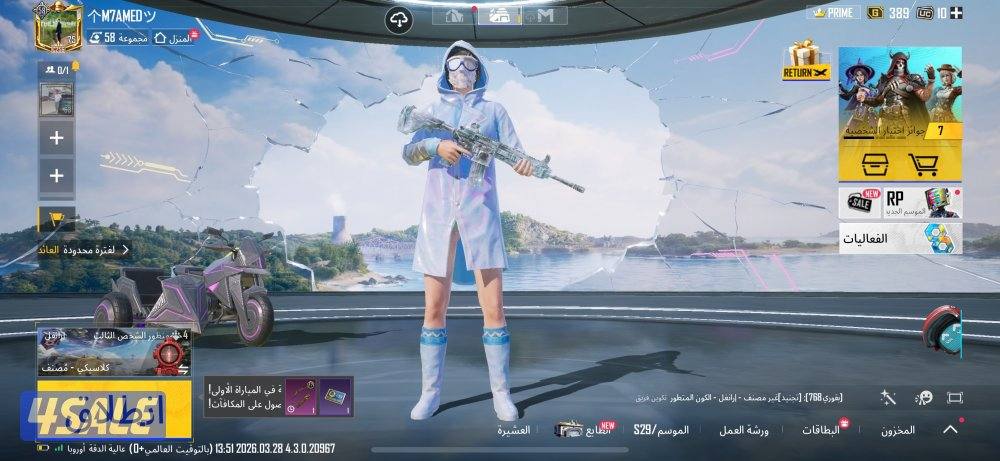Open the Events (الفعاليات) panel
The image size is (1000, 461).
pyautogui.click(x=900, y=238)
